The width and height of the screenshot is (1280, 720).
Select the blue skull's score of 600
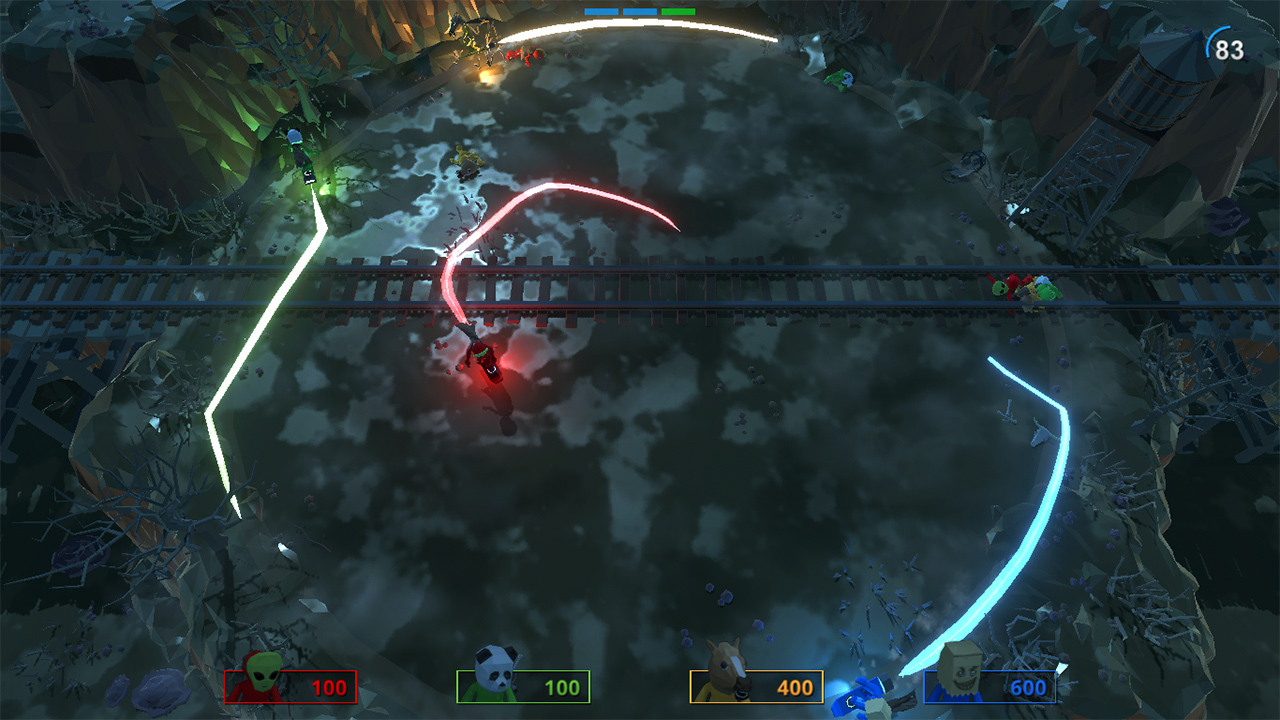(1027, 686)
